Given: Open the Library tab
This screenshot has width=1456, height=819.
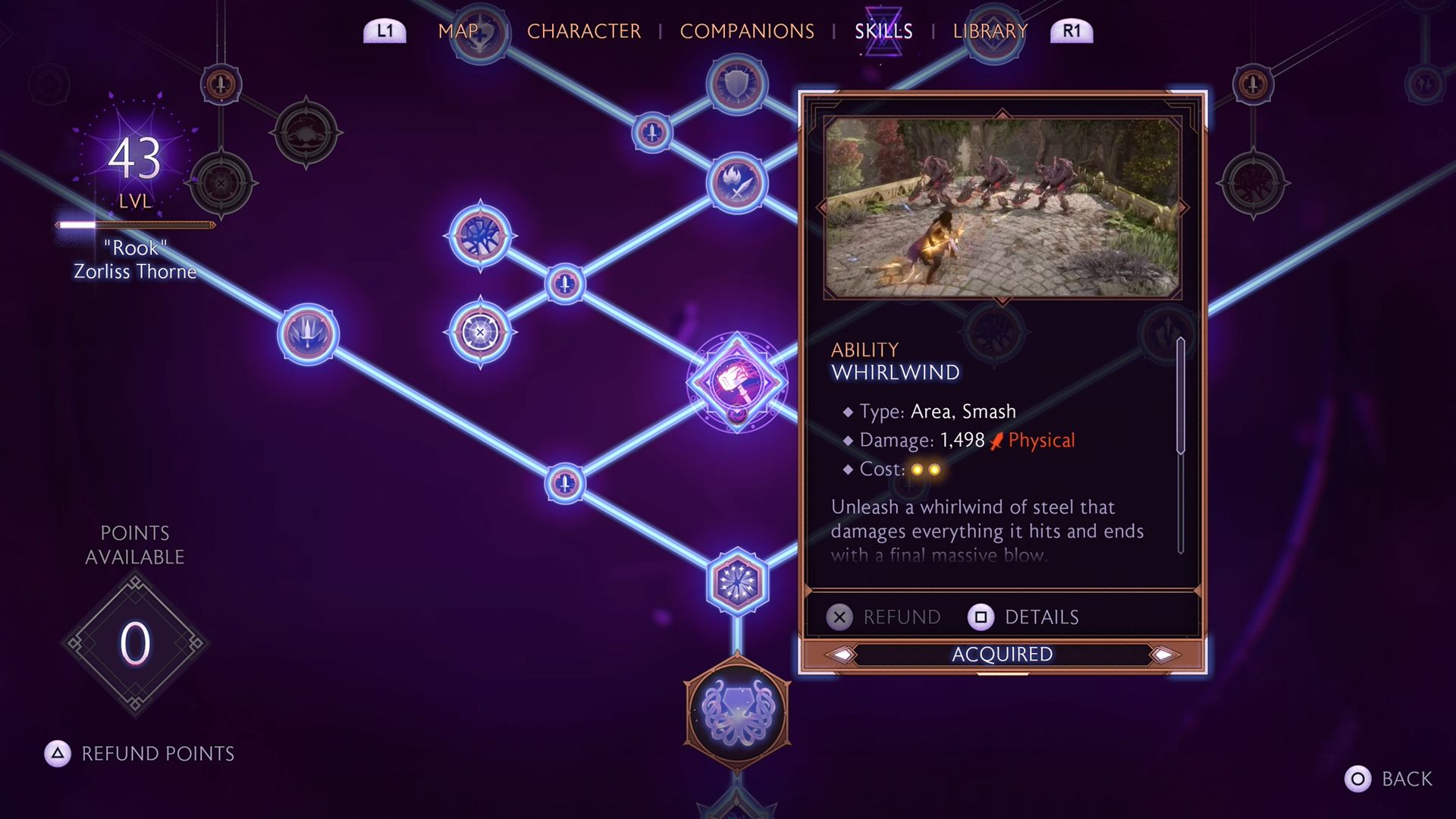Looking at the screenshot, I should pos(990,31).
